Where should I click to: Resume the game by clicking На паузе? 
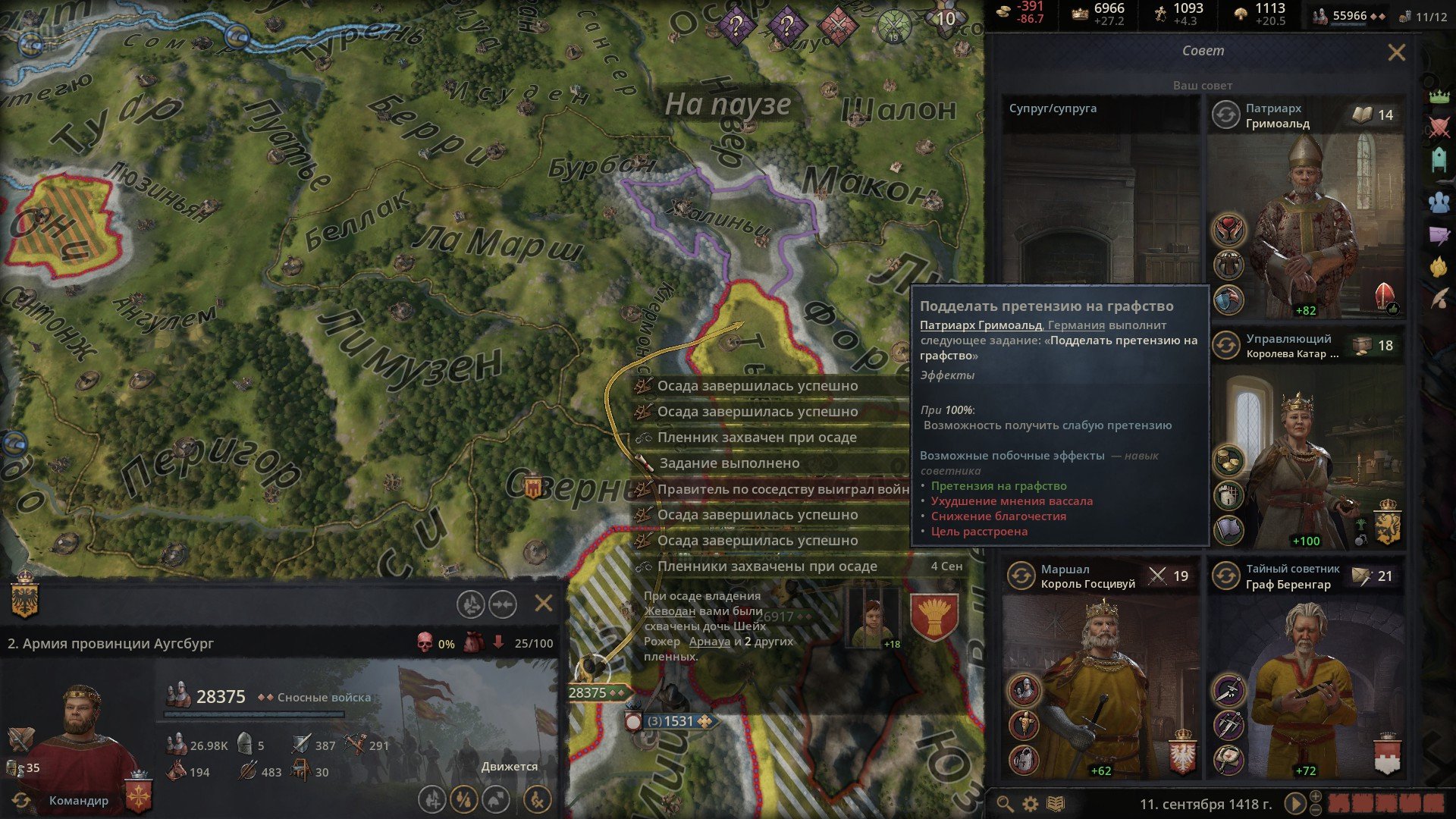pyautogui.click(x=728, y=105)
